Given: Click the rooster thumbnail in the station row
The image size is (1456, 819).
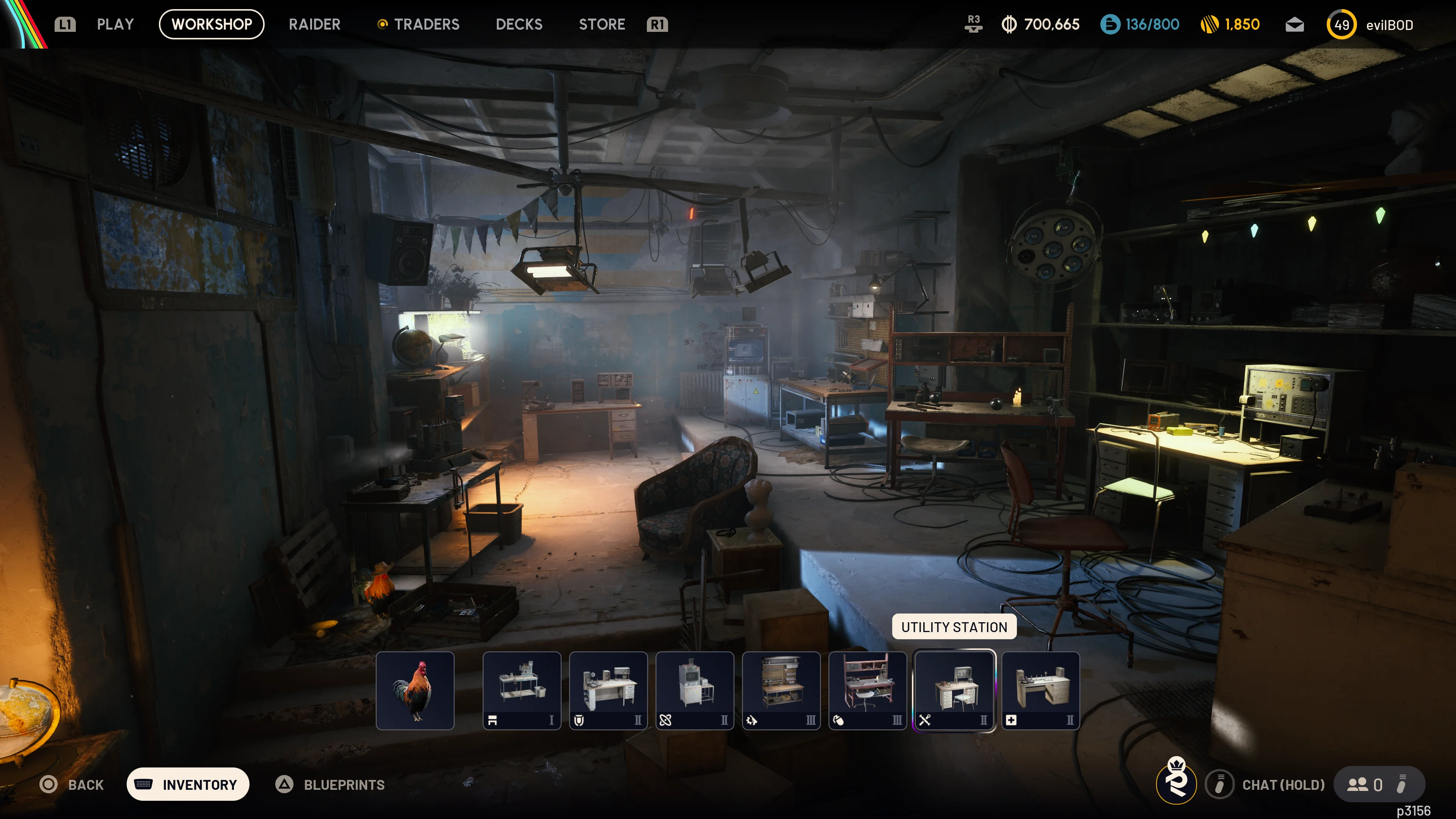Looking at the screenshot, I should [x=416, y=690].
